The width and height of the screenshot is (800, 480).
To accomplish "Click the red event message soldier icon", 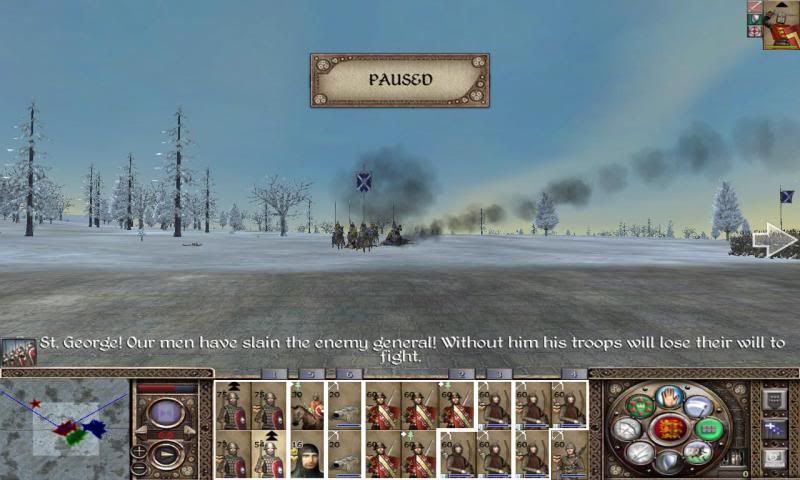I will pos(18,351).
